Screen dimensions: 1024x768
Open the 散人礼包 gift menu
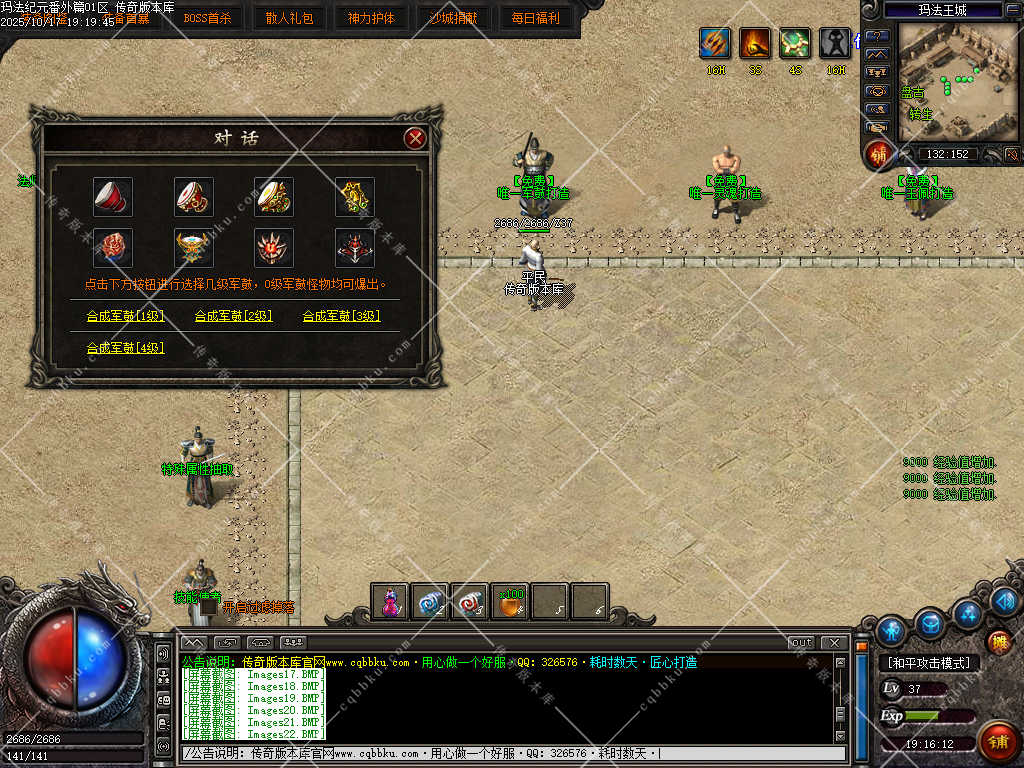289,18
